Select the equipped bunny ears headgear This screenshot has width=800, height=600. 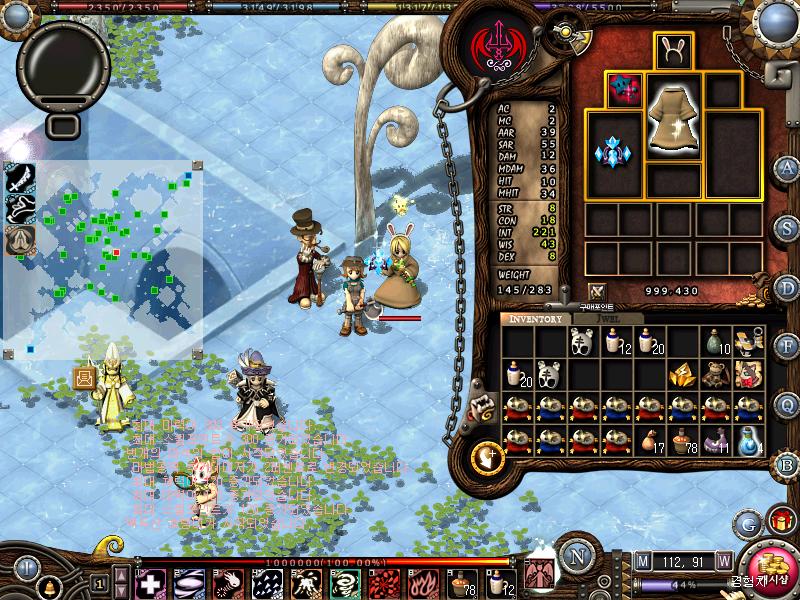673,52
